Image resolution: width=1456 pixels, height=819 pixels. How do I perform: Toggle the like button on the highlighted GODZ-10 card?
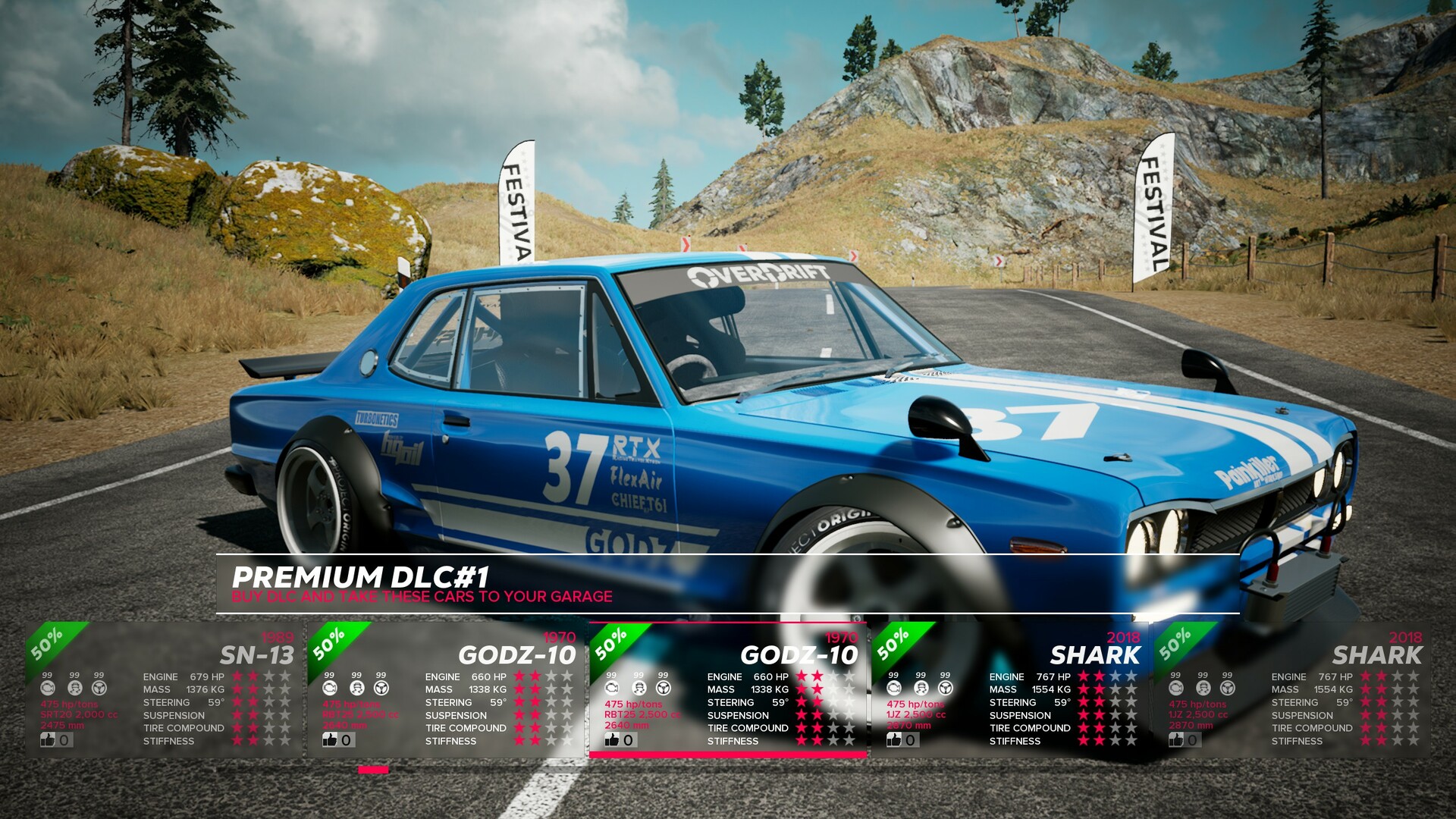point(613,740)
